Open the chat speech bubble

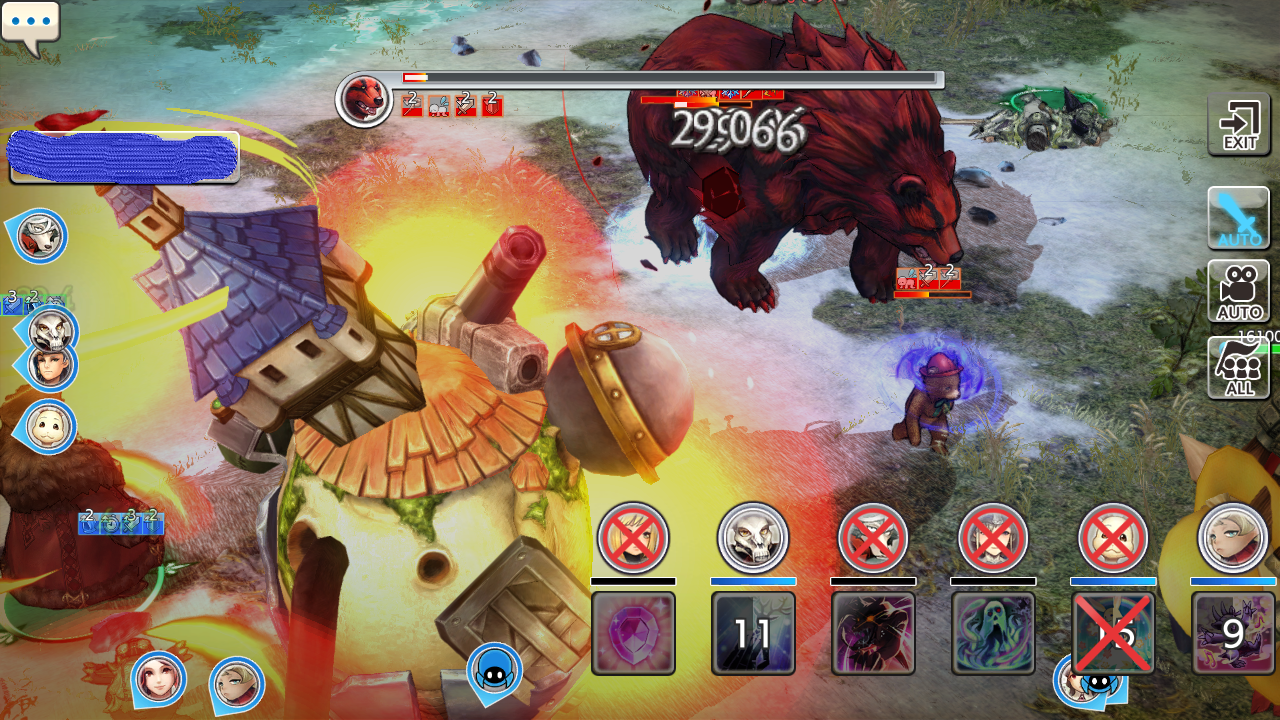click(30, 25)
